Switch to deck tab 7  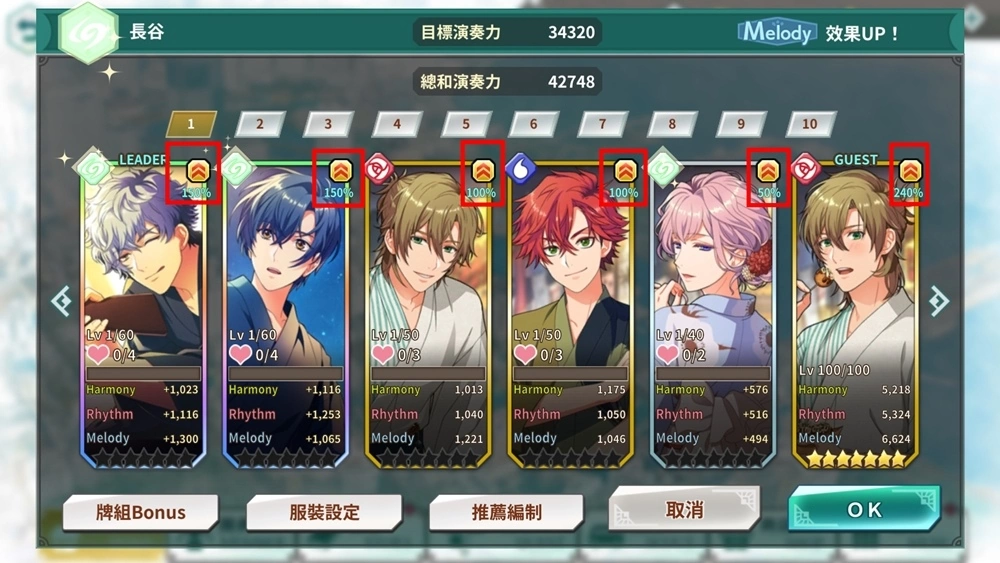tap(602, 124)
